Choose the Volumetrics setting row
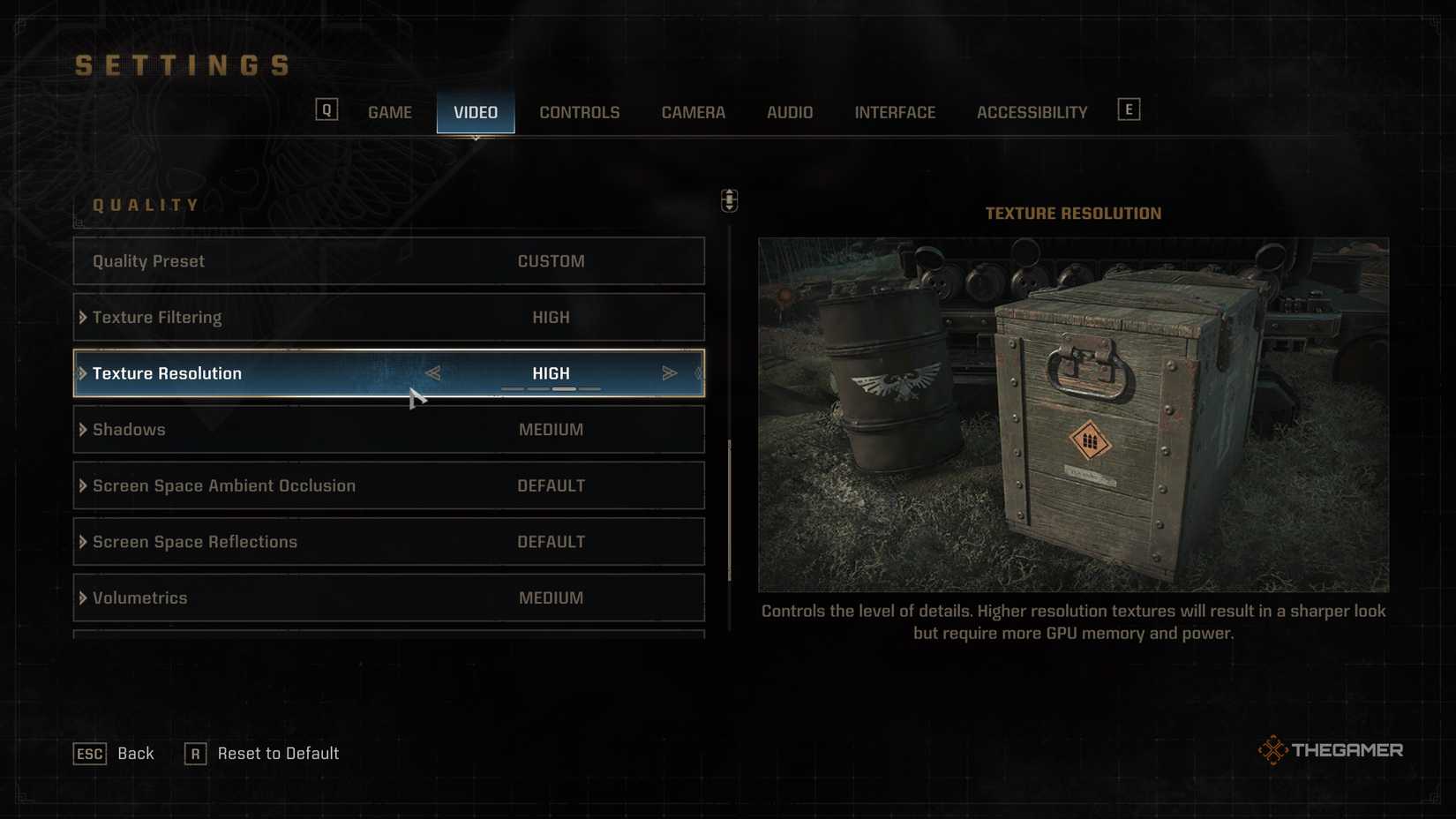This screenshot has width=1456, height=819. pos(388,597)
